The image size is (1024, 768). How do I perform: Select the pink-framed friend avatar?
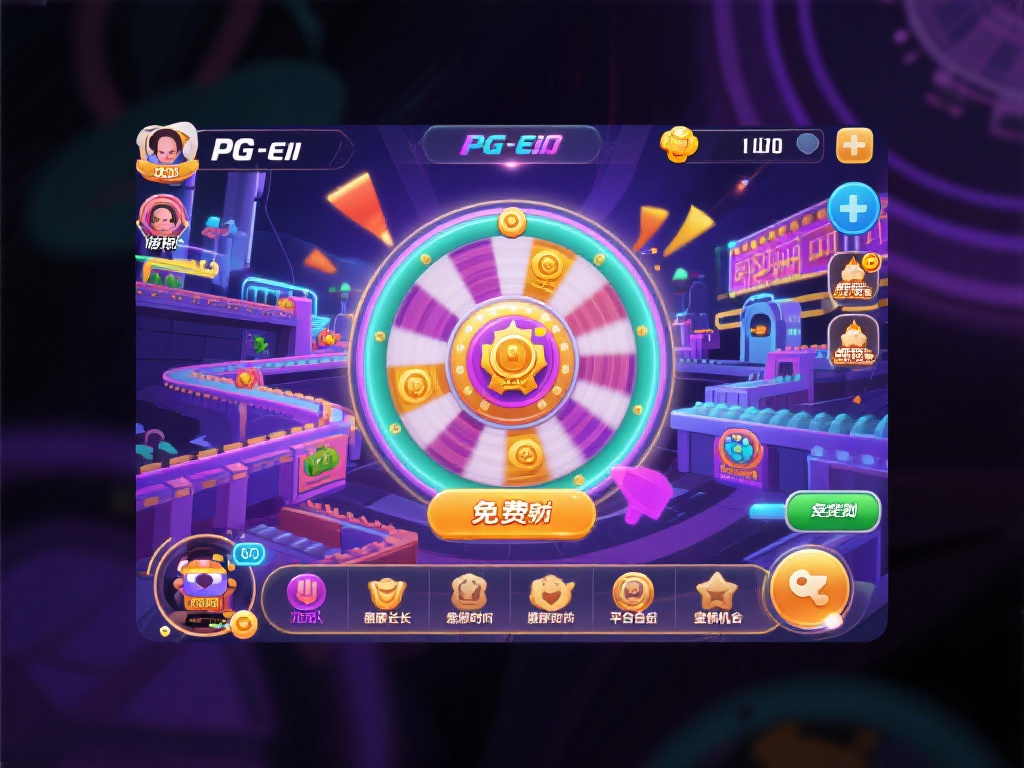click(x=160, y=218)
